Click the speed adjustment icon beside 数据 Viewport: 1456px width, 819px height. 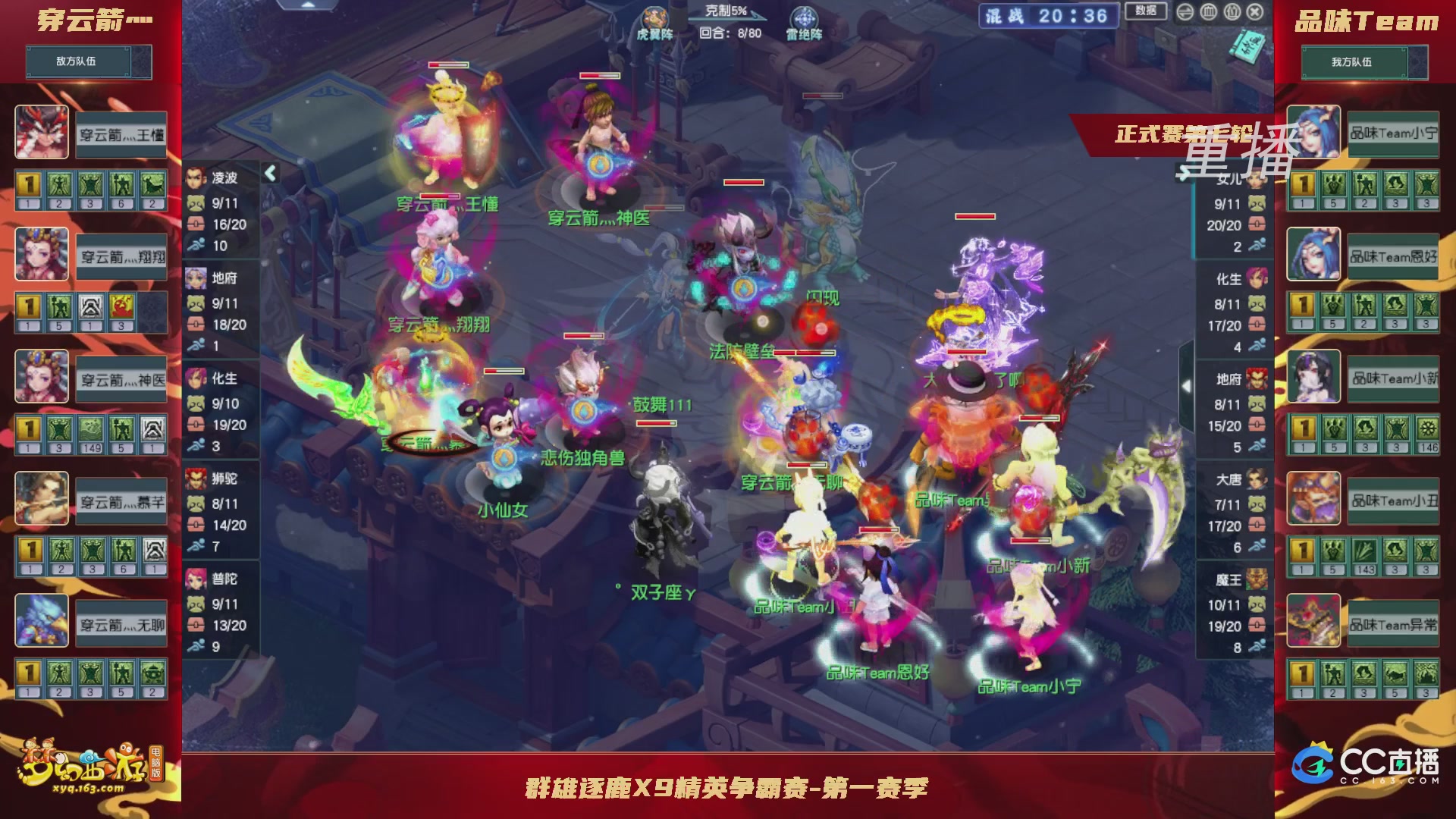coord(1184,11)
